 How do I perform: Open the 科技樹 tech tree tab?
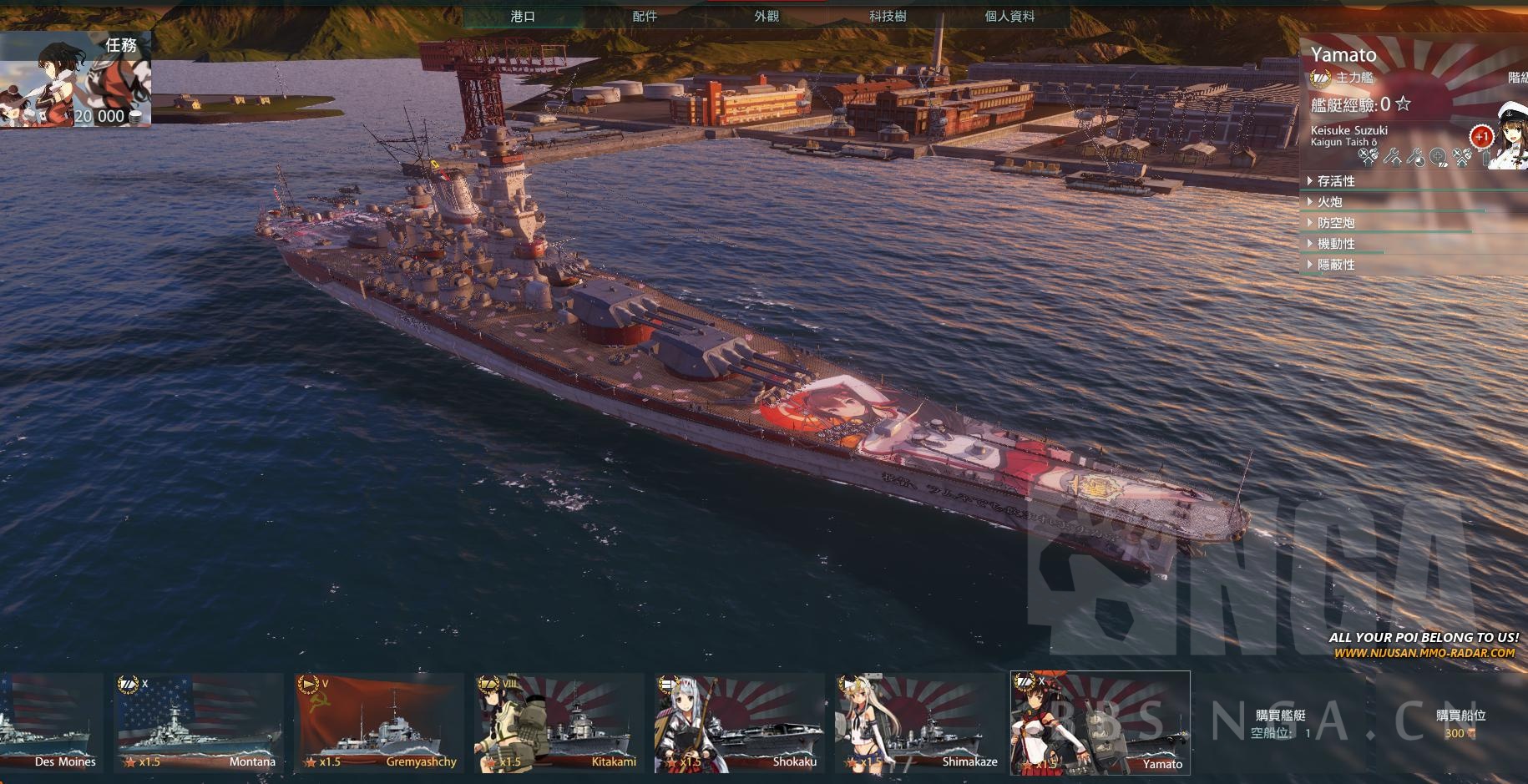[x=888, y=17]
